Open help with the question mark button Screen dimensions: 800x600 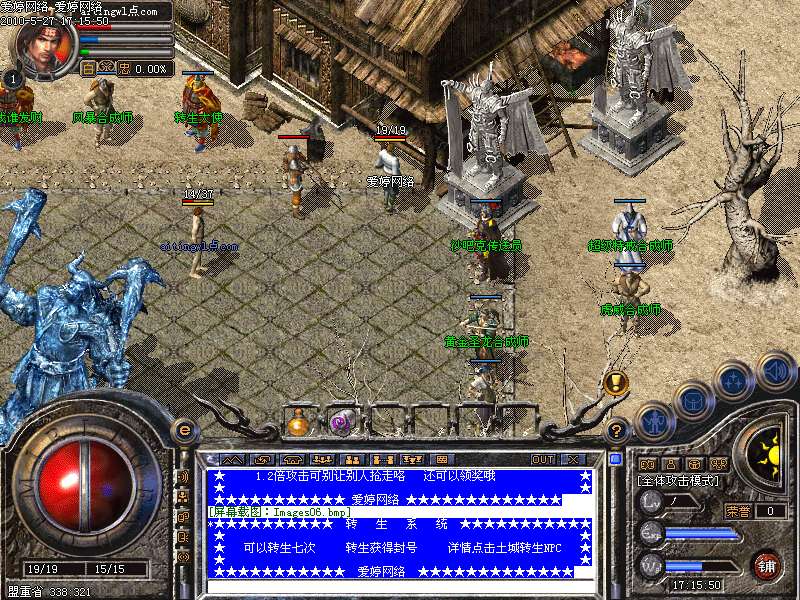(x=617, y=431)
